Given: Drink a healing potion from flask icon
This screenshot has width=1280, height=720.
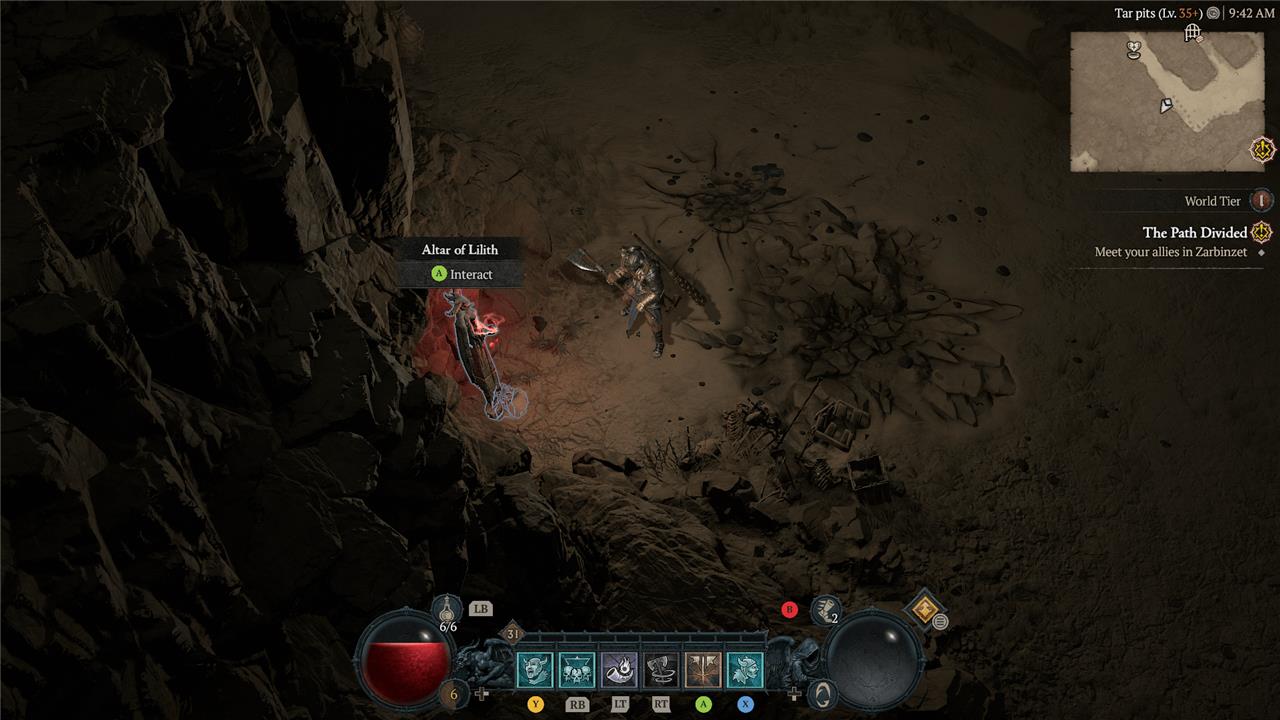Looking at the screenshot, I should [x=447, y=610].
